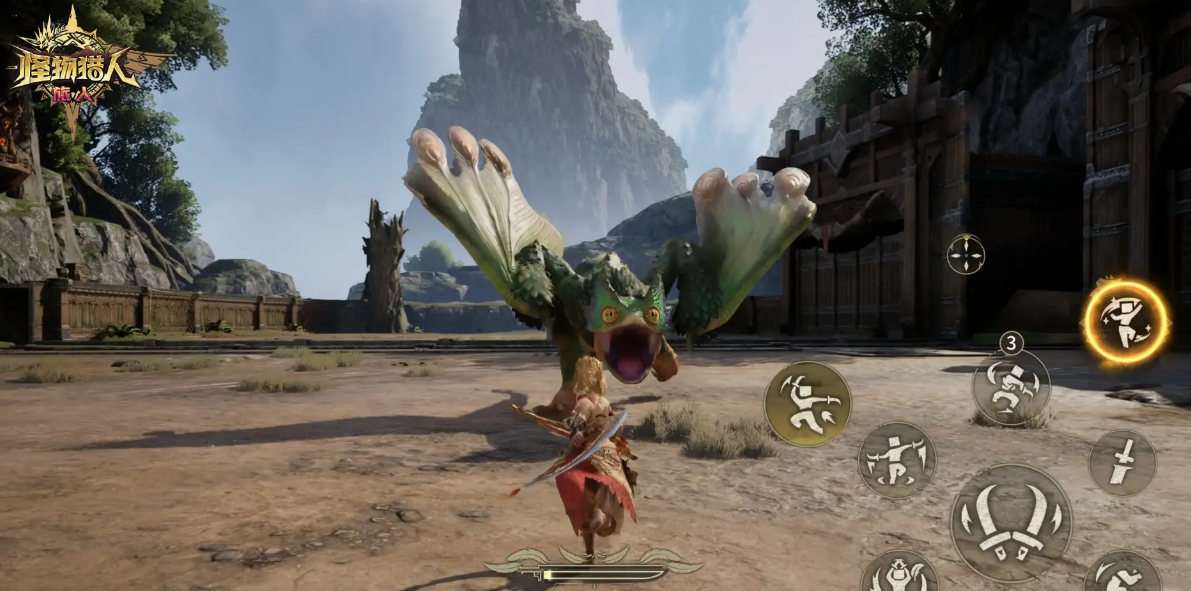
Task: Tap the sheathe weapon dagger icon
Action: pyautogui.click(x=1122, y=462)
